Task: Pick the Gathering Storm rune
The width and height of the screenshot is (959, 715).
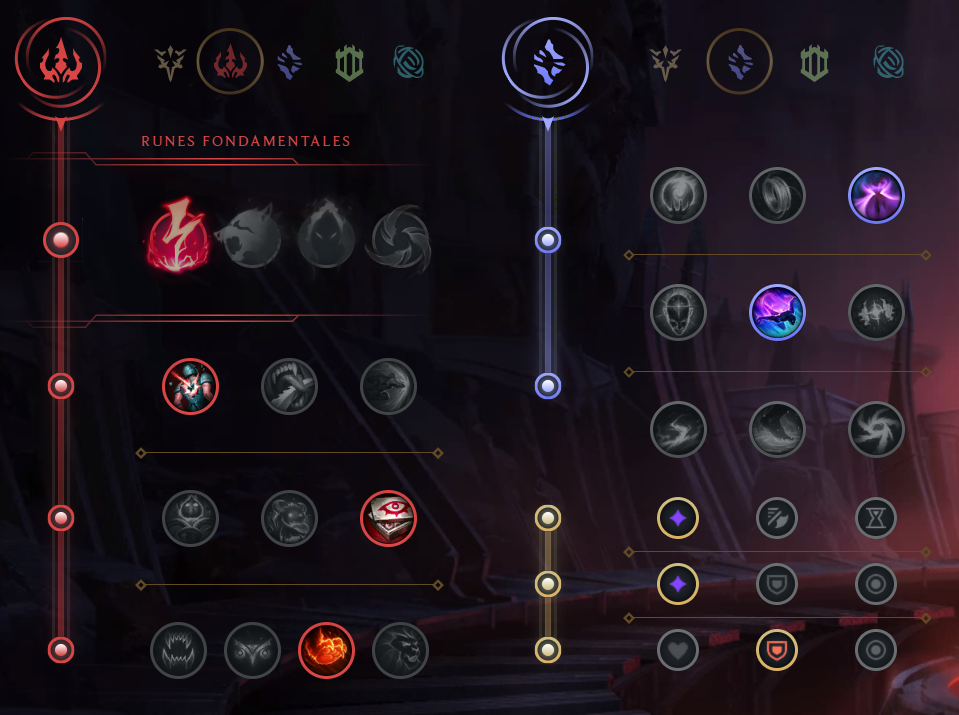Action: [876, 429]
